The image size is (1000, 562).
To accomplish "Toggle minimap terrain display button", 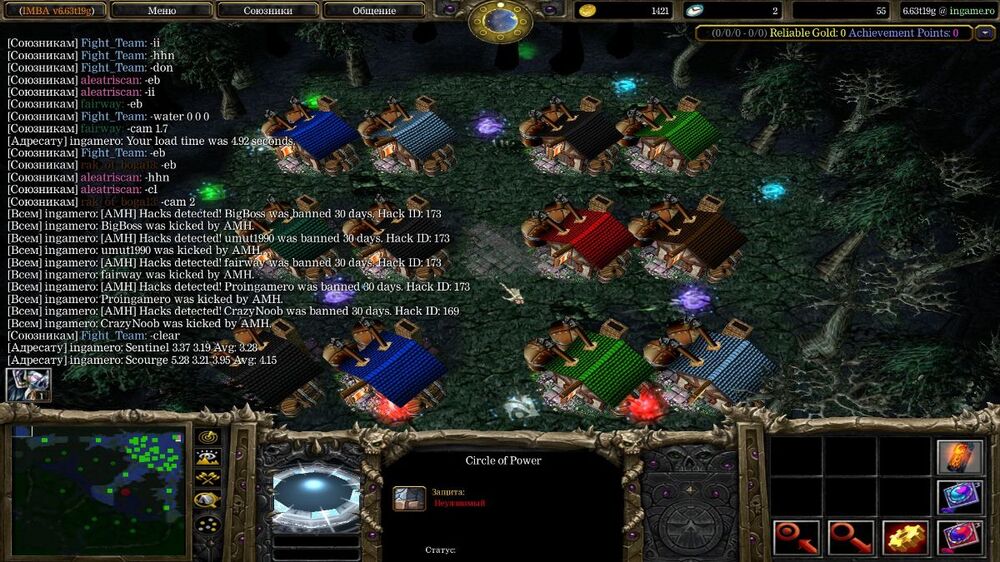I will pos(208,458).
